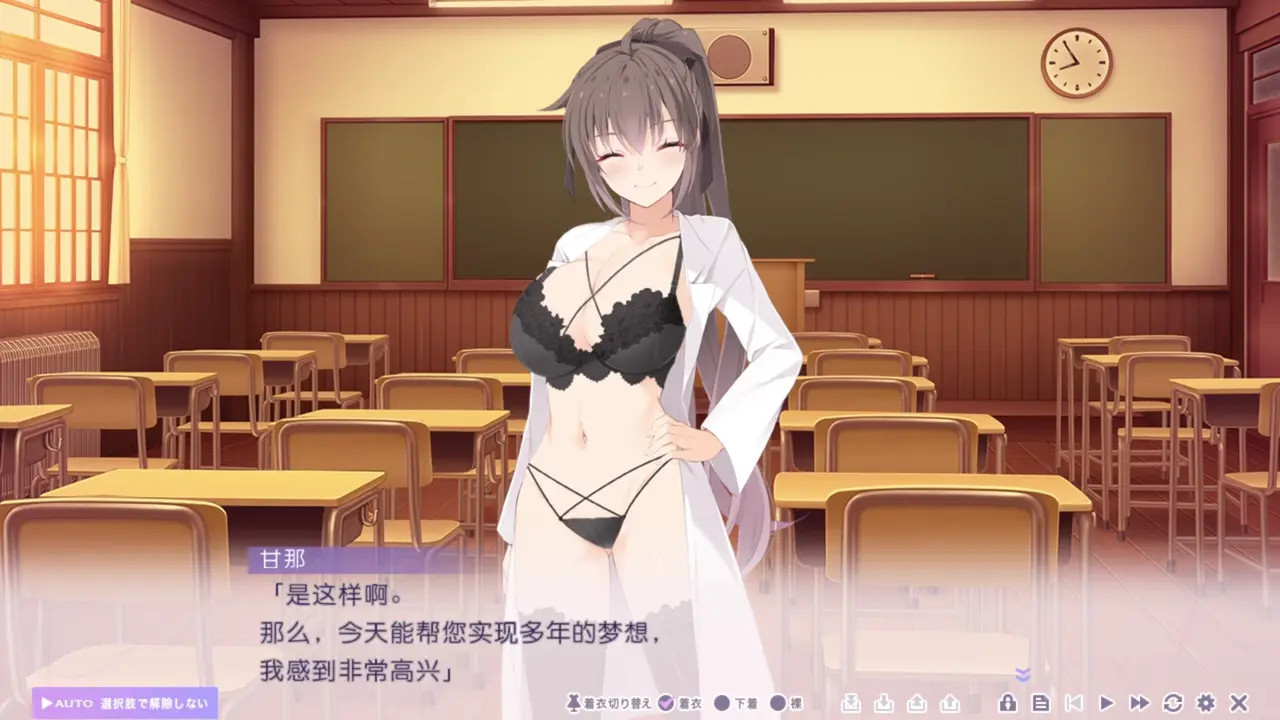Click the circular arrows icon
Viewport: 1280px width, 720px height.
click(x=1173, y=703)
